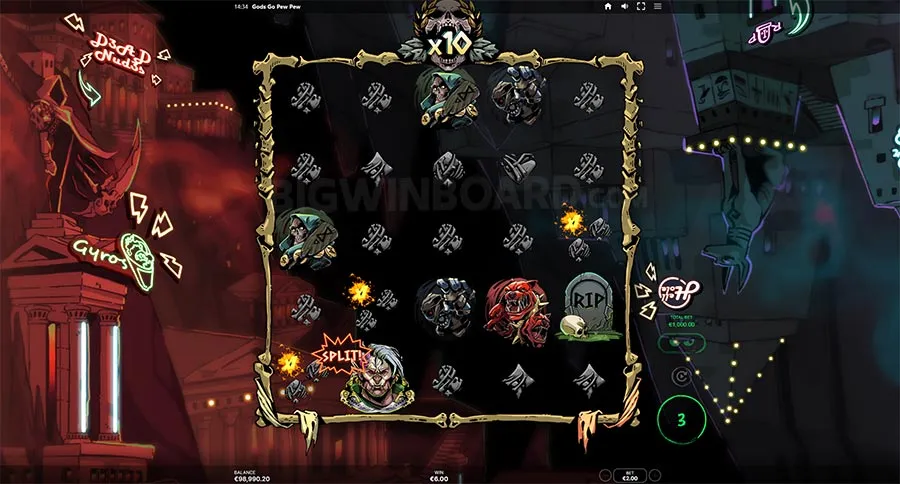Image resolution: width=900 pixels, height=484 pixels.
Task: Enter fullscreen mode
Action: [x=640, y=6]
